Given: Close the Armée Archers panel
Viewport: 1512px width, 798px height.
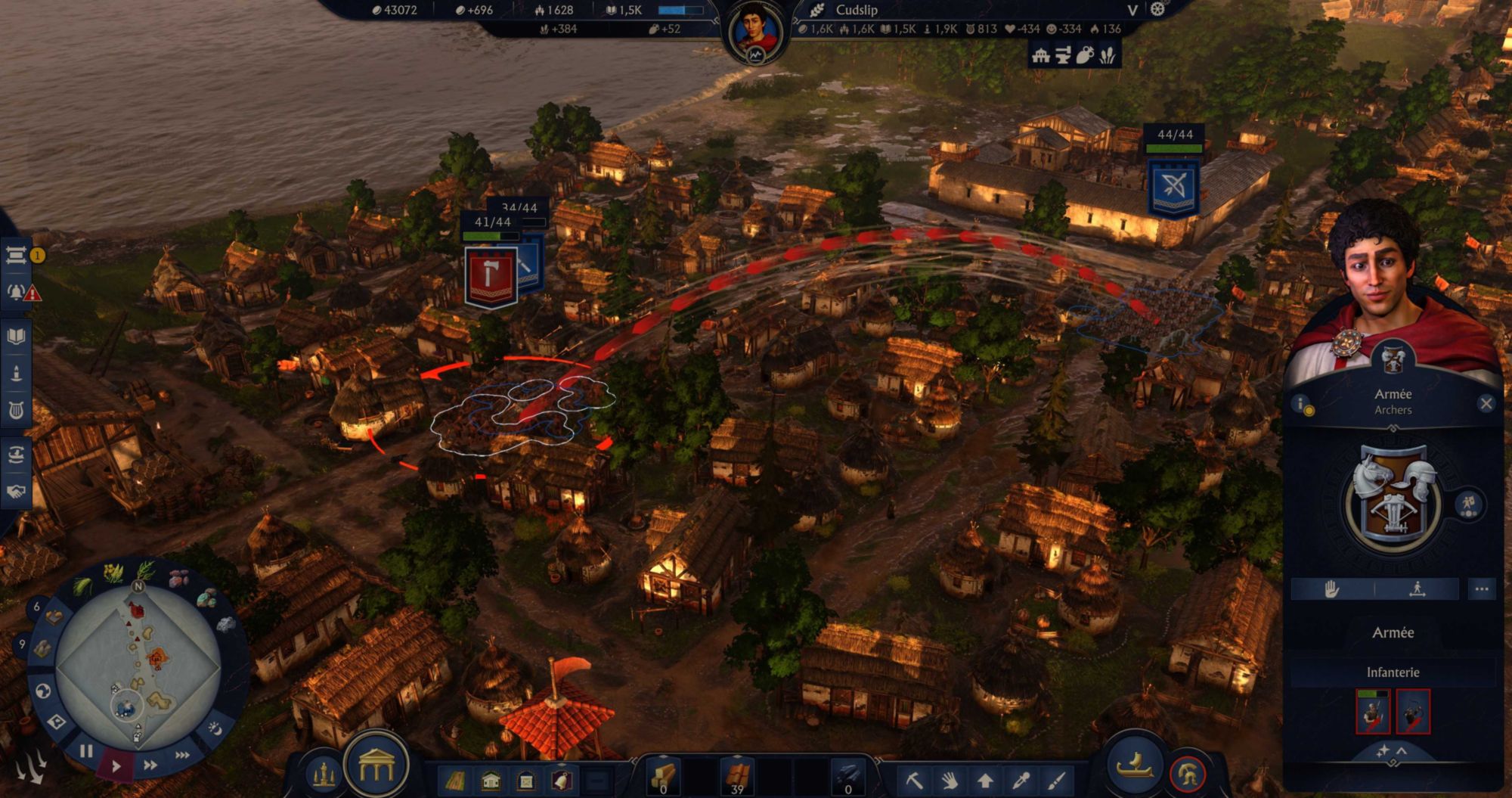Looking at the screenshot, I should coord(1486,403).
